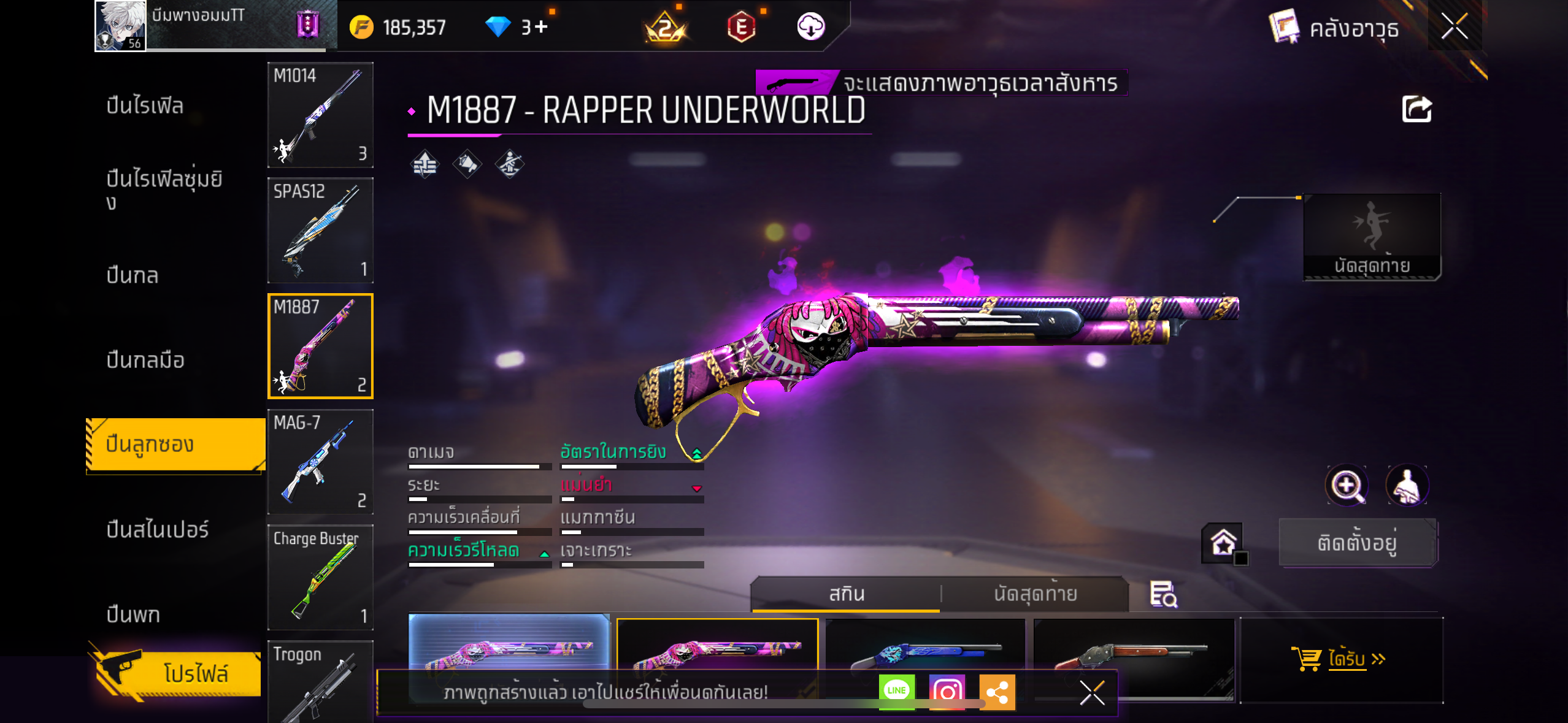Image resolution: width=1568 pixels, height=723 pixels.
Task: Select the M1014 weapon tile
Action: [320, 115]
